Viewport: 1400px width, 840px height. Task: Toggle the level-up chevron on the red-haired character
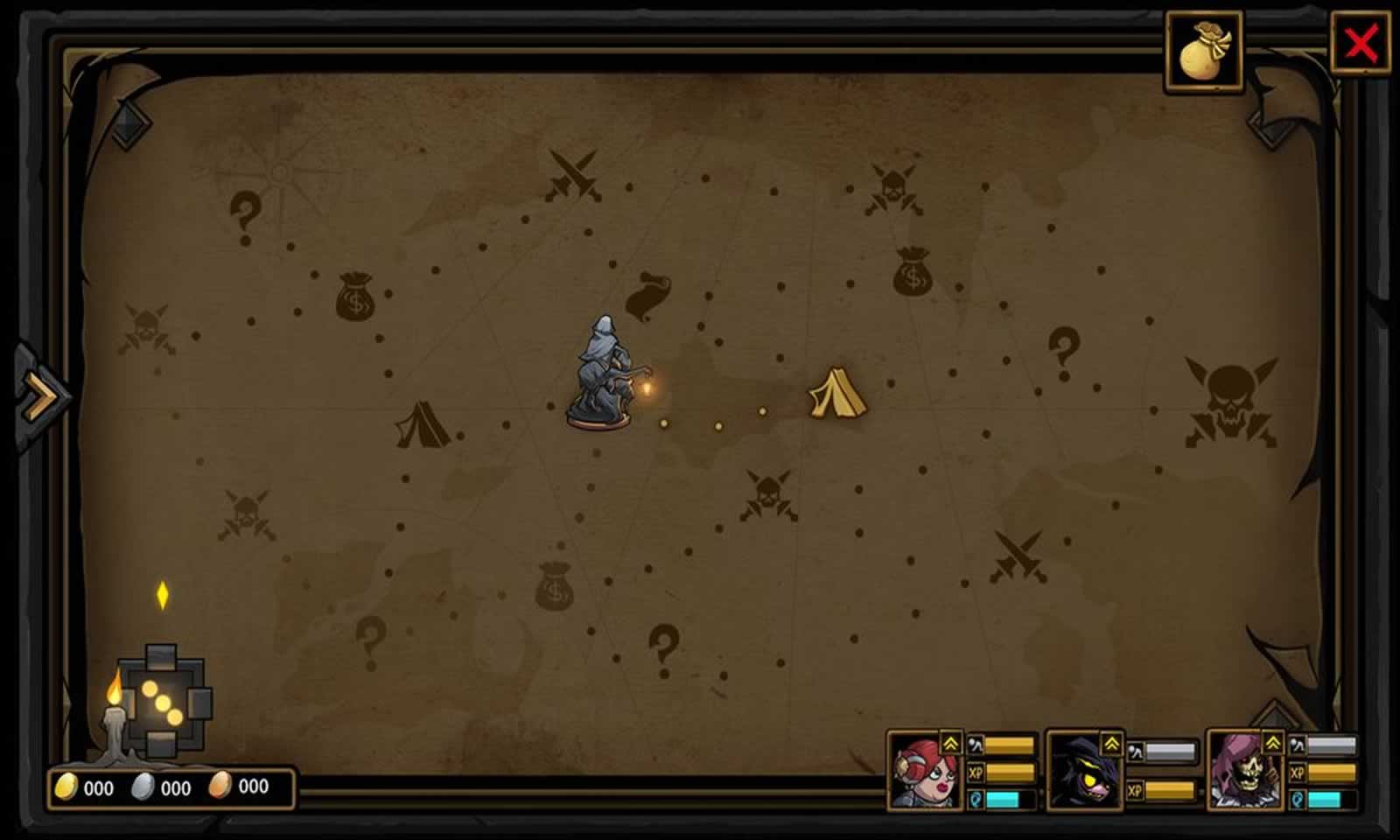coord(950,743)
